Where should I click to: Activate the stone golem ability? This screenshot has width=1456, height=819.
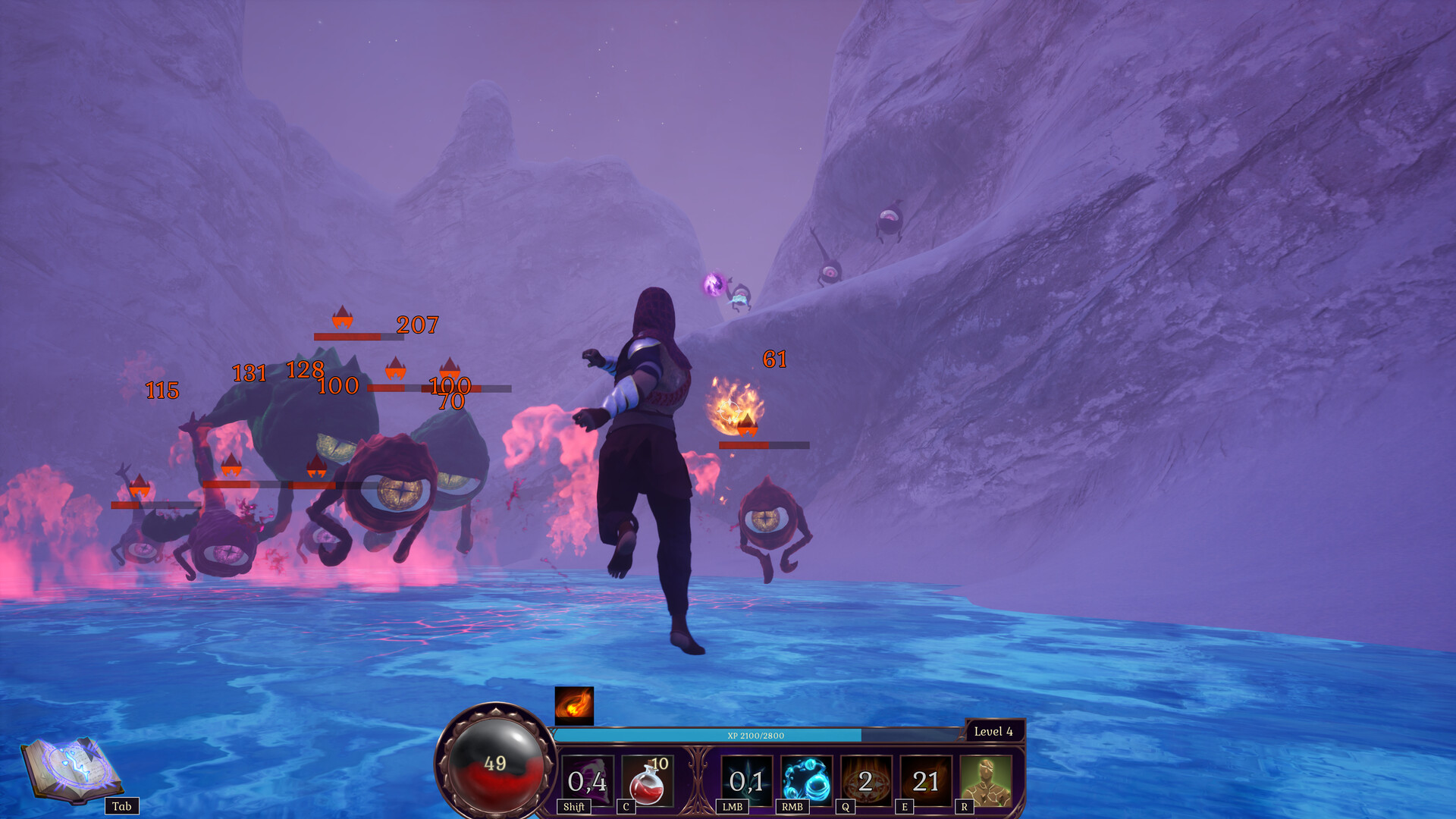click(x=985, y=780)
